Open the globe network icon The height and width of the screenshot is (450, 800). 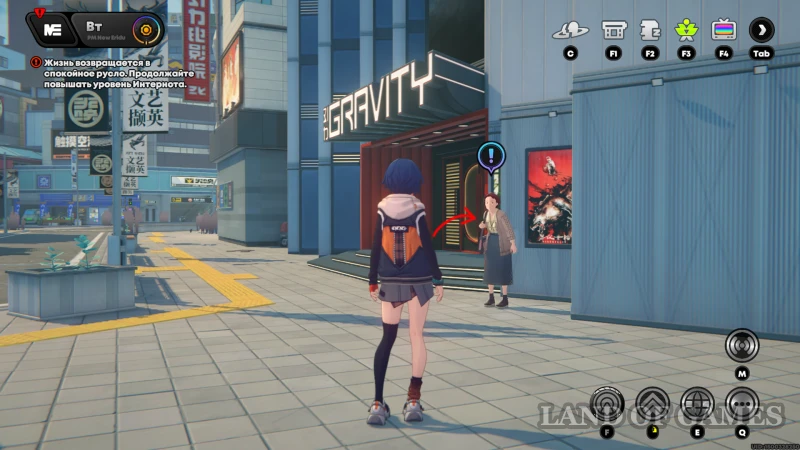pyautogui.click(x=697, y=404)
